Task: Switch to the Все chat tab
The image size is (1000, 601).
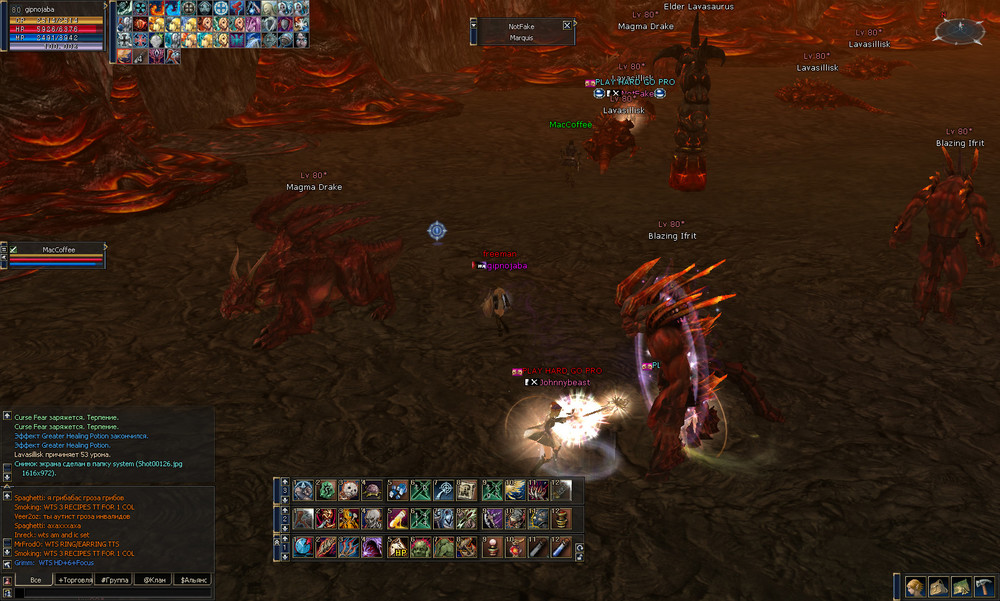Action: click(35, 579)
